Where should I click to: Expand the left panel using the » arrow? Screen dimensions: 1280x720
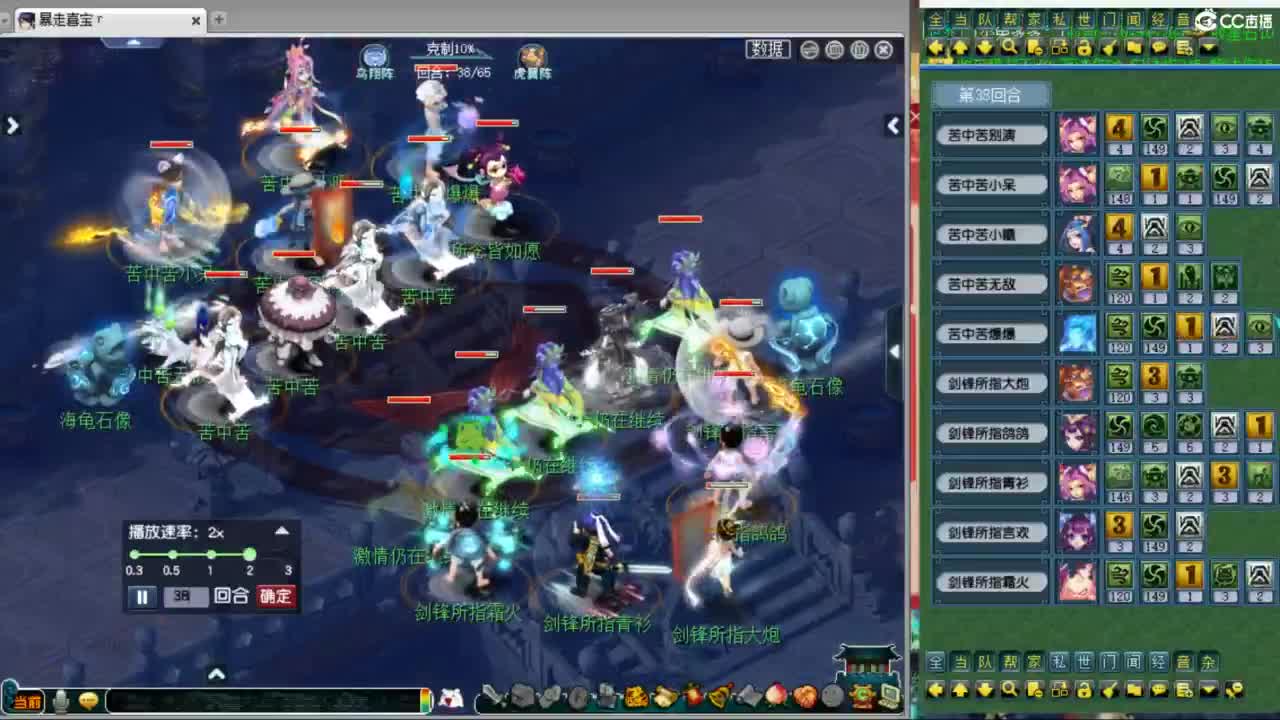coord(12,125)
